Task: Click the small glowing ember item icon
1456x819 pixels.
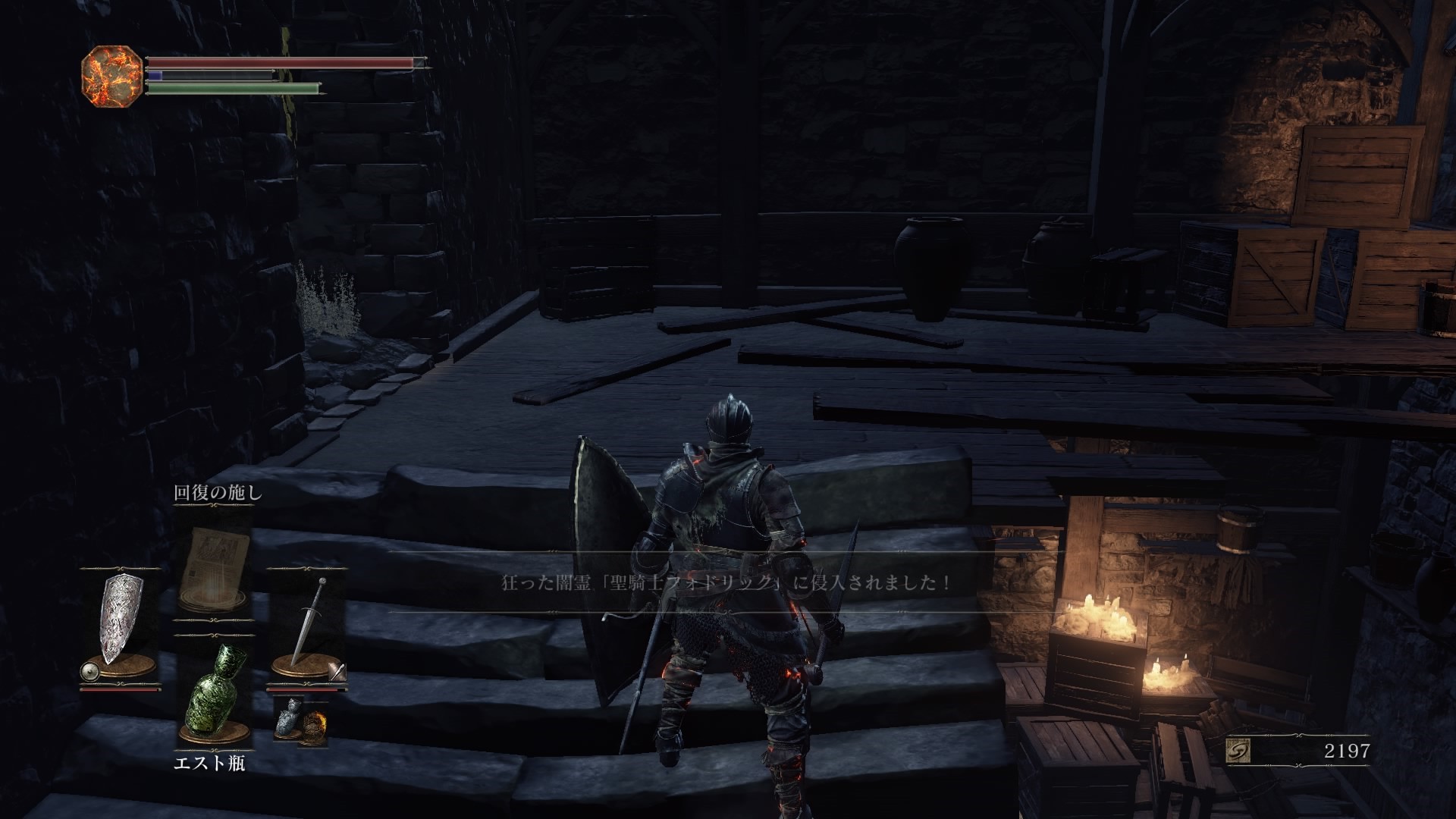Action: [x=315, y=726]
